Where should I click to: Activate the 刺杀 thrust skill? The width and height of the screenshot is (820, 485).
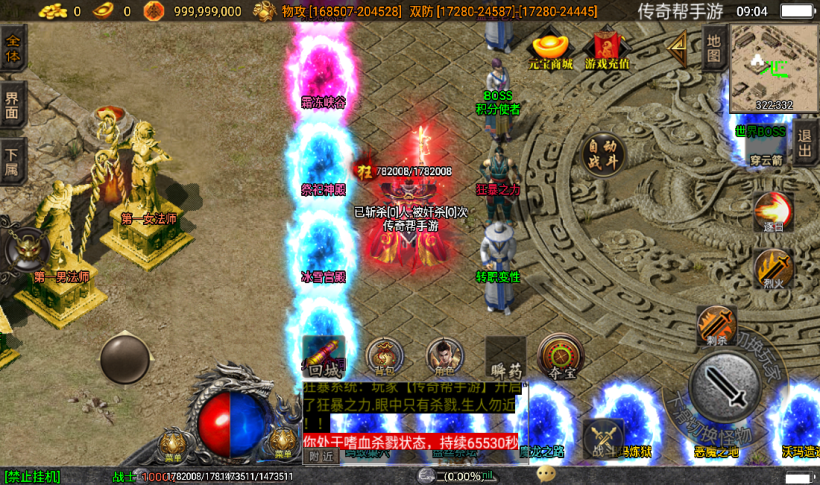[715, 325]
